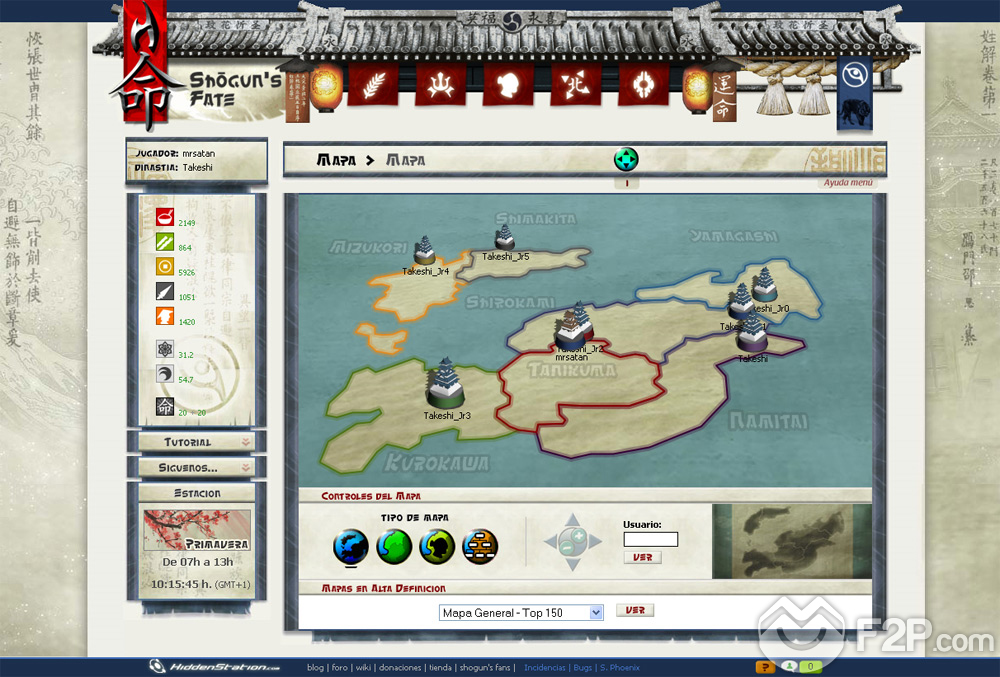Click Ver beside the high-definition map dropdown
The width and height of the screenshot is (1000, 677).
click(634, 610)
